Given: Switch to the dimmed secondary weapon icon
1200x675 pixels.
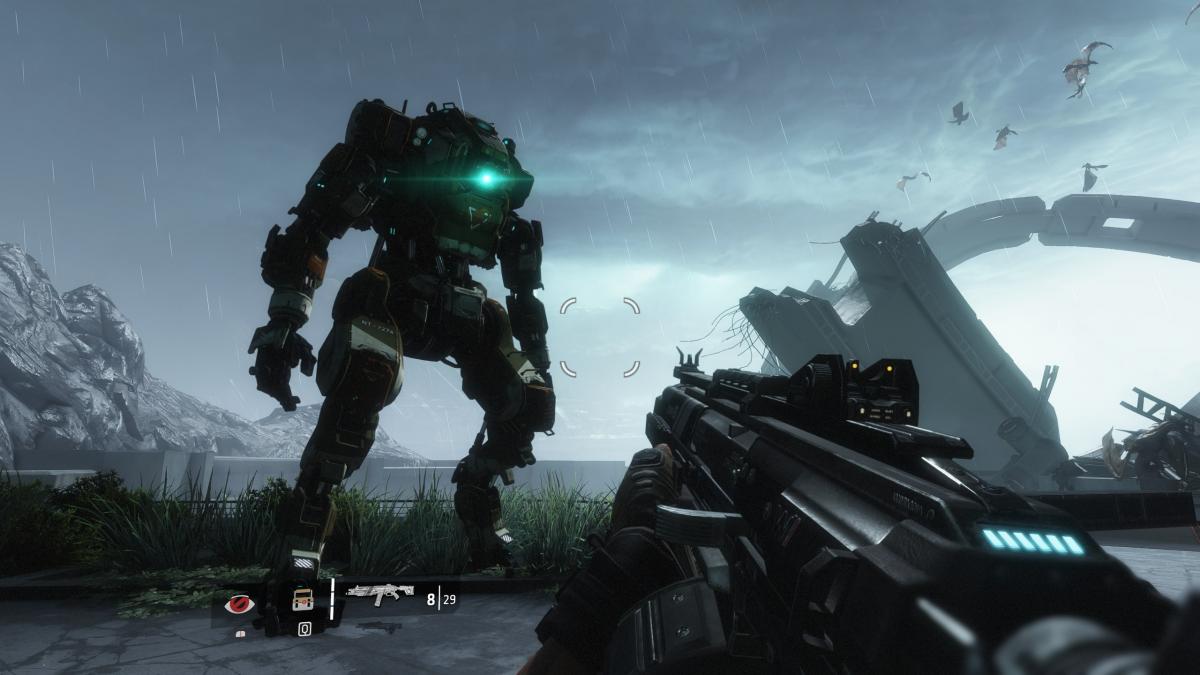Looking at the screenshot, I should (x=380, y=626).
